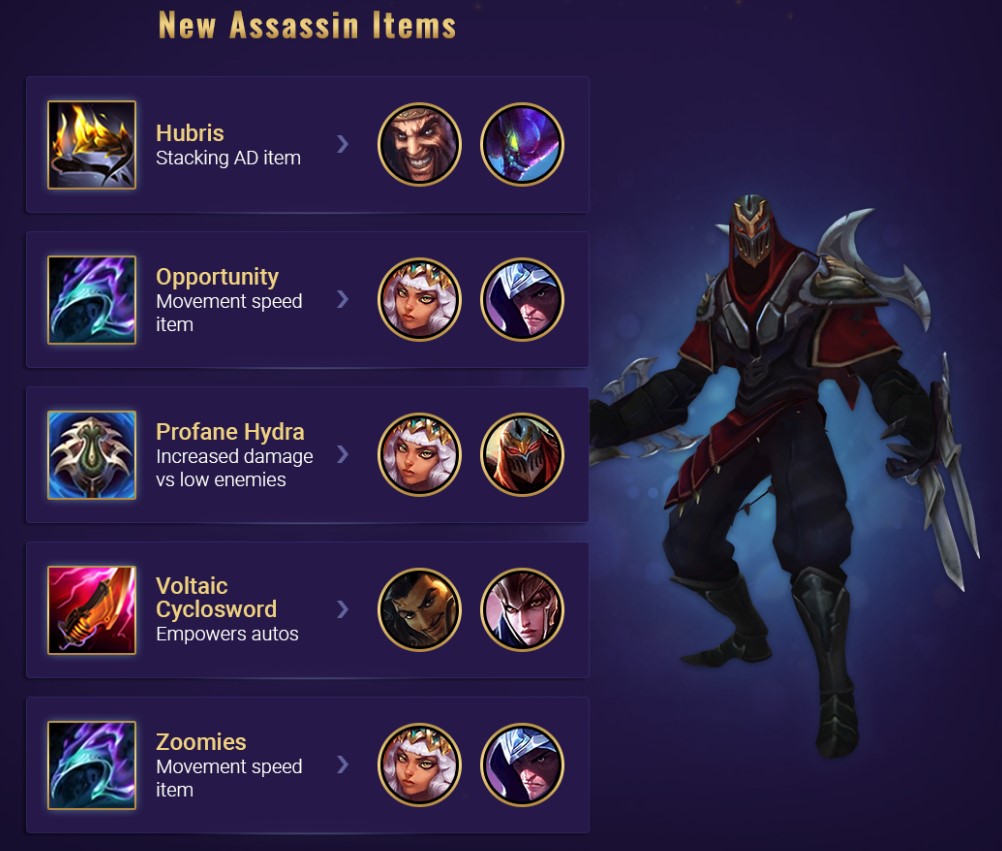Select the pale champion portrait in Voltaic Cyclosword row
Image resolution: width=1002 pixels, height=851 pixels.
click(x=522, y=610)
